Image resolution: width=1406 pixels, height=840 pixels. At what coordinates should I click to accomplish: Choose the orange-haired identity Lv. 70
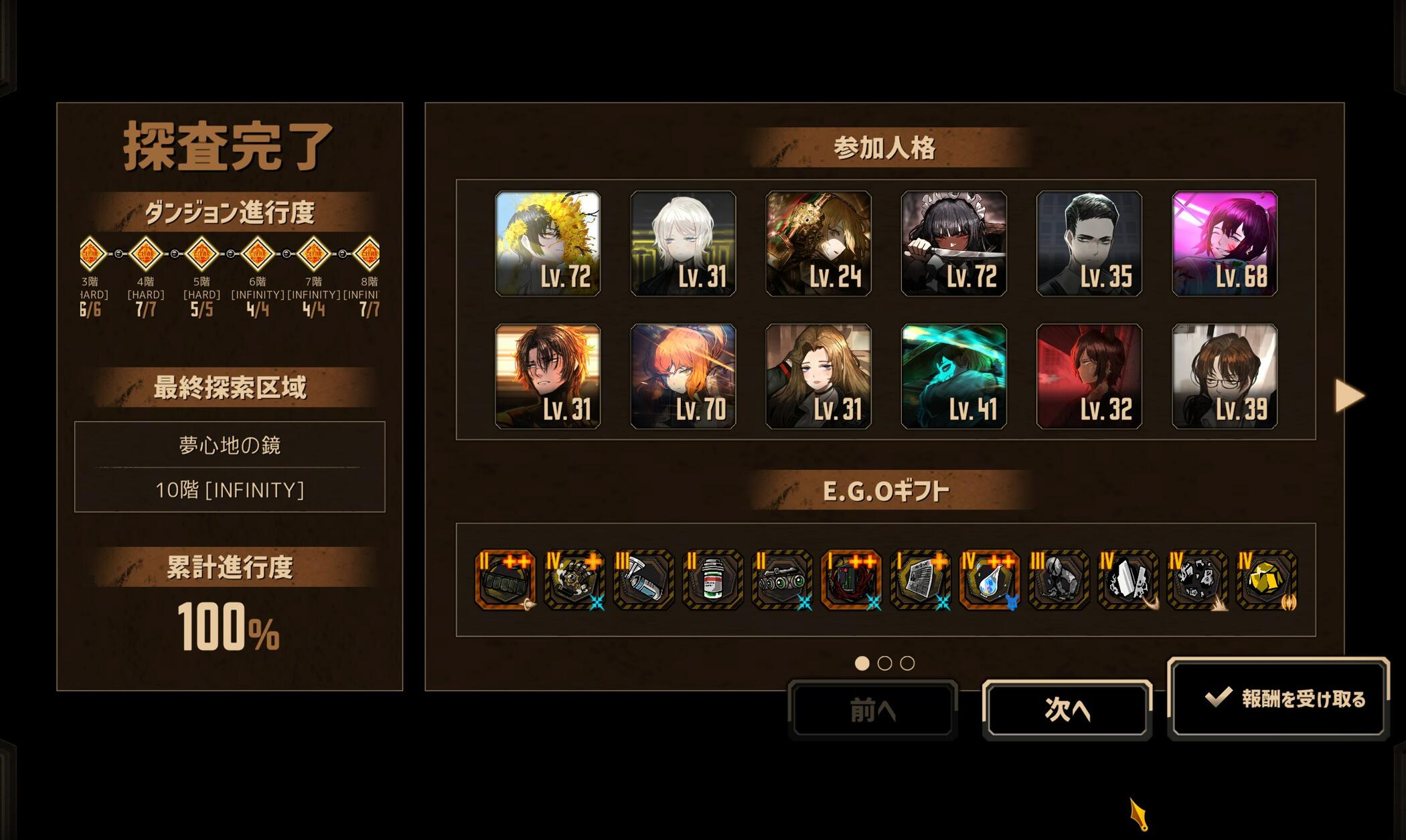point(683,376)
